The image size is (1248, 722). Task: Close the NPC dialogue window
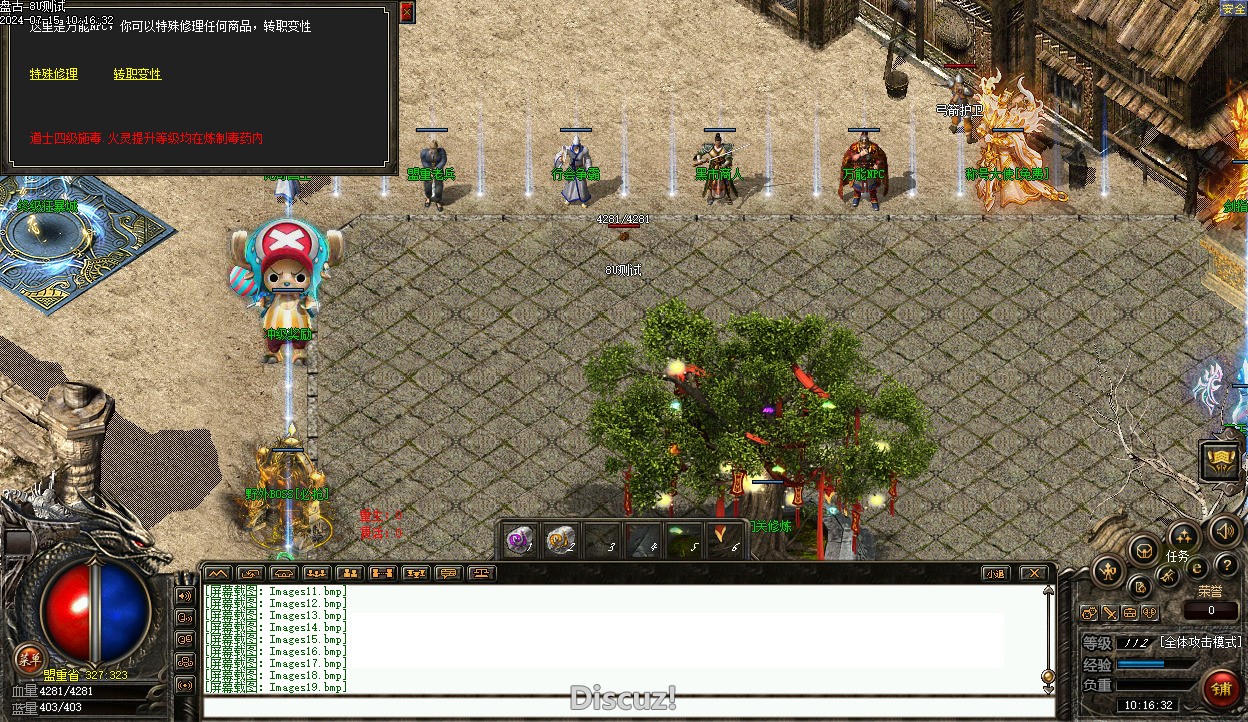(x=406, y=12)
